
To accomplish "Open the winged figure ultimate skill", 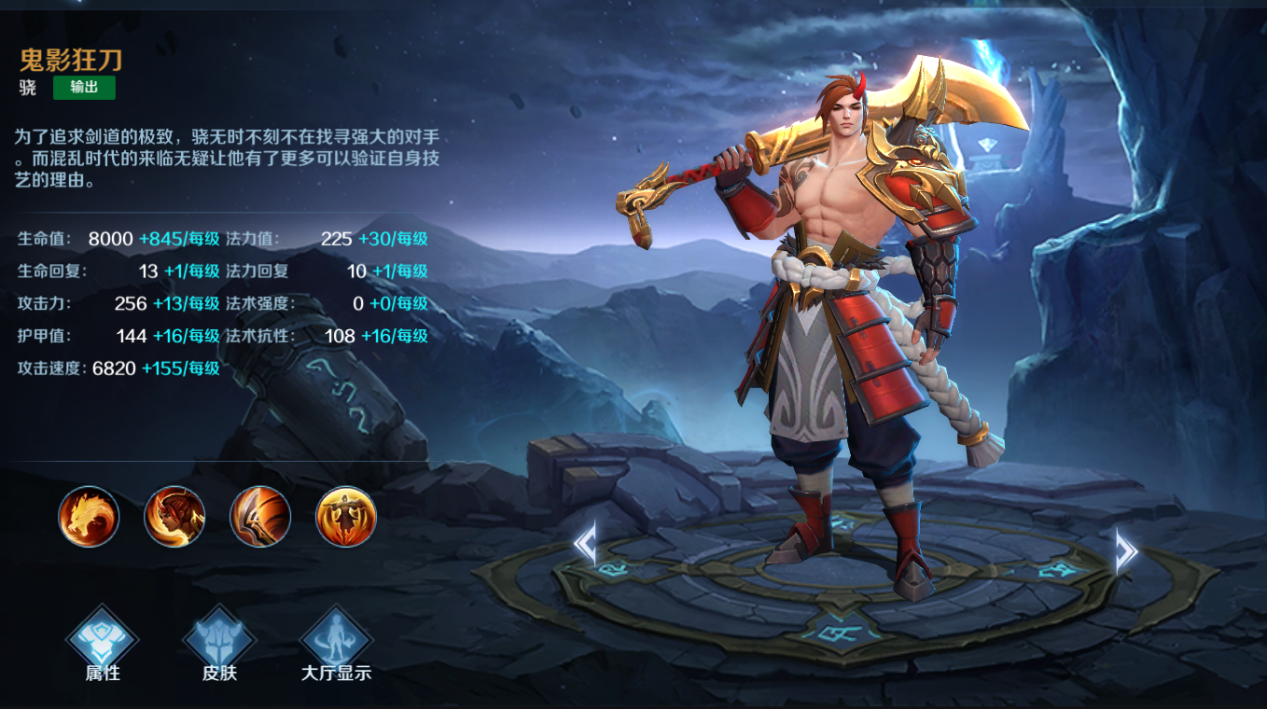I will pyautogui.click(x=346, y=516).
